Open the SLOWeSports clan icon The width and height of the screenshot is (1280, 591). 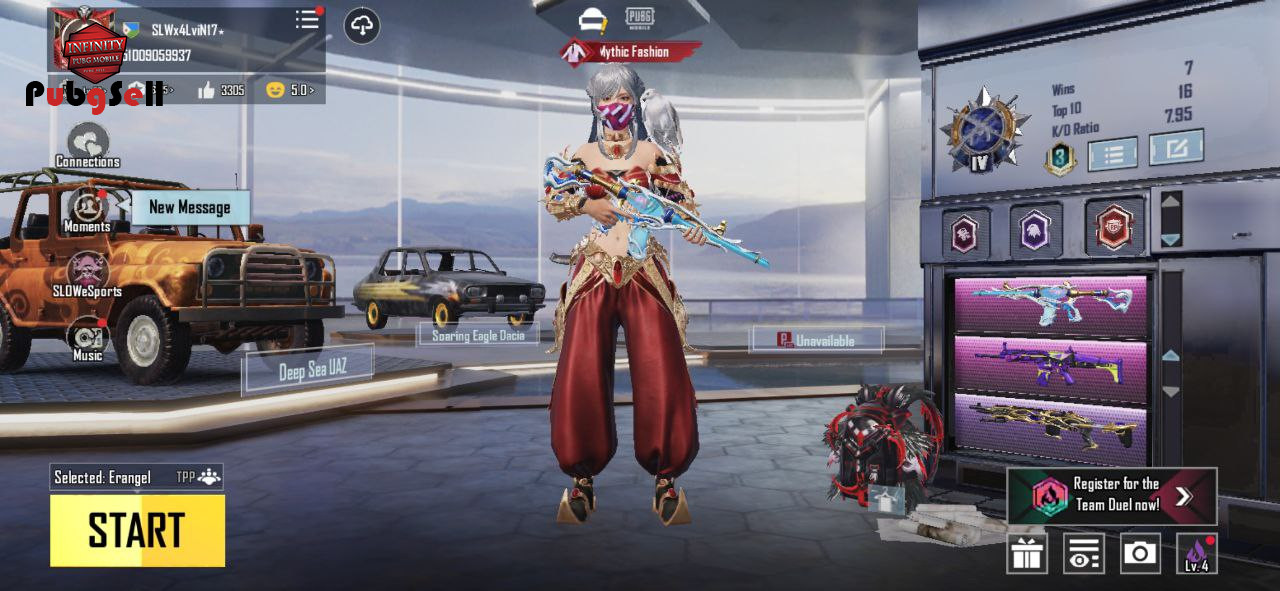88,272
